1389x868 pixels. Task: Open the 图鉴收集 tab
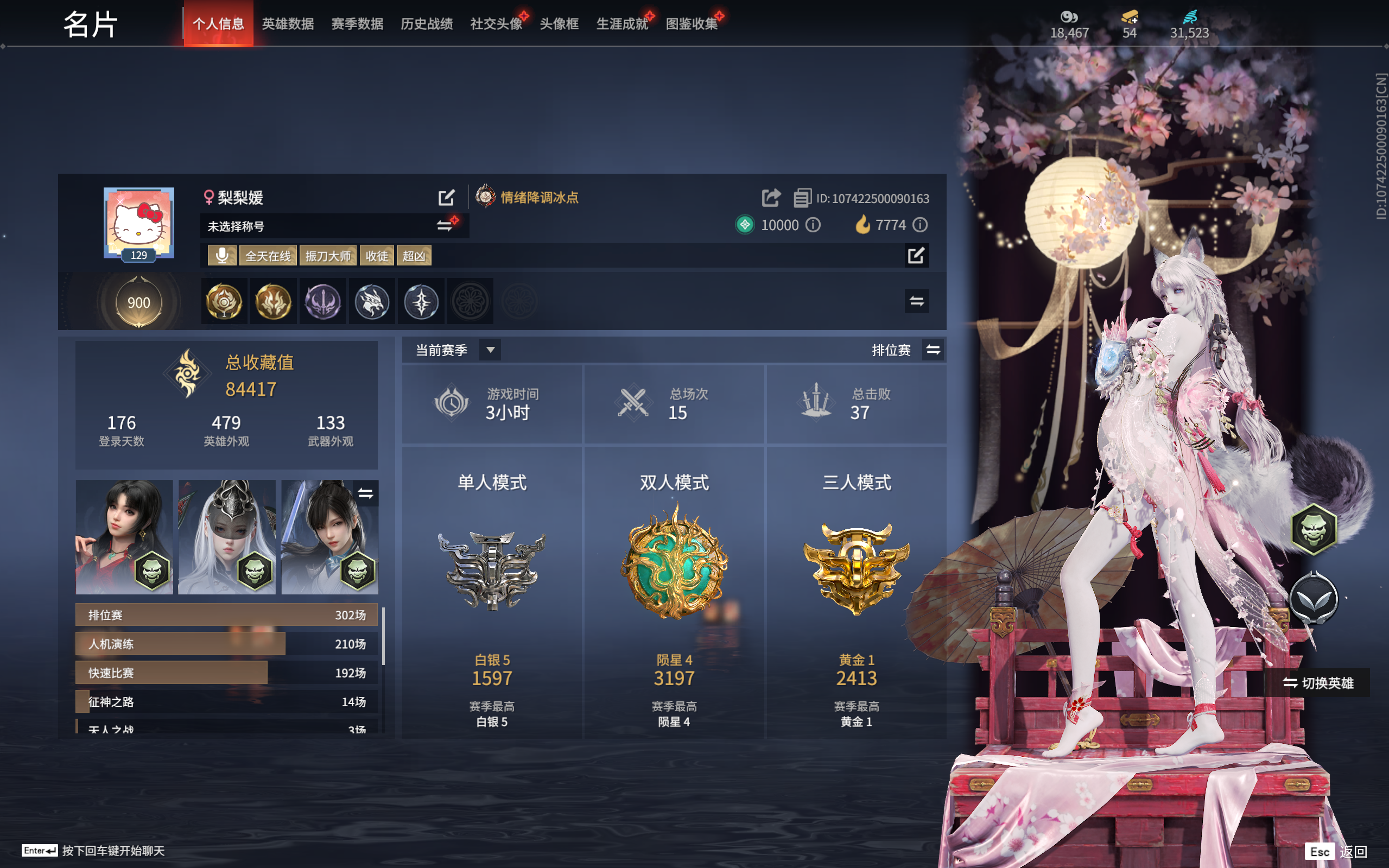tap(692, 24)
